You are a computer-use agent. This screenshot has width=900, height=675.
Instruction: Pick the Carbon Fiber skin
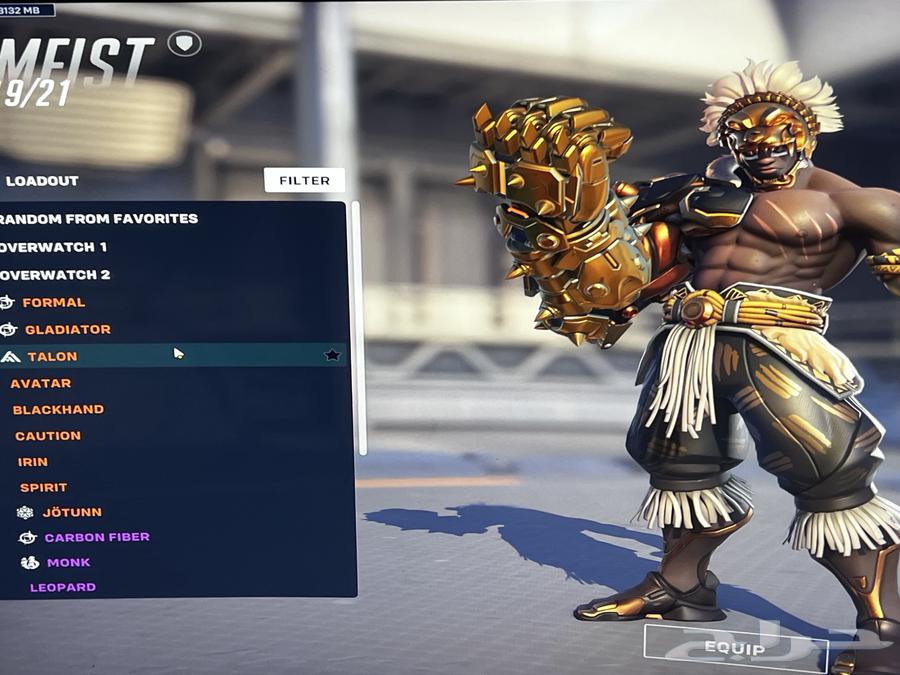pos(96,537)
